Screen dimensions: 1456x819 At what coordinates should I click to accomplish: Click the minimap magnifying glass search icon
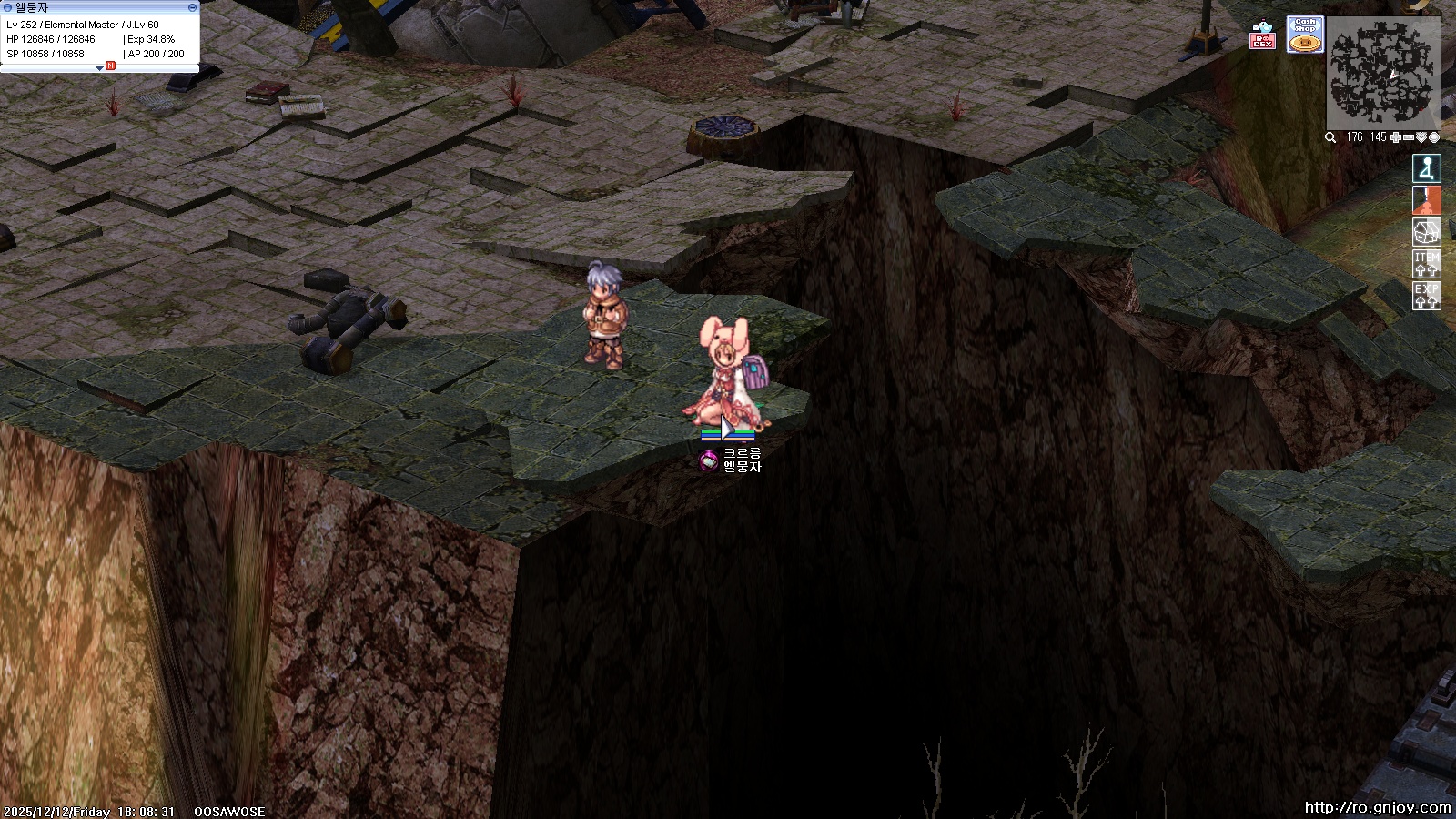[1330, 137]
